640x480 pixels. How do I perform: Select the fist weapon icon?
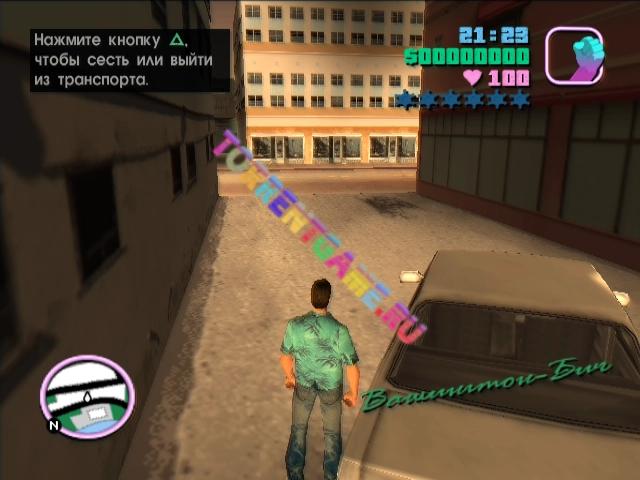pyautogui.click(x=573, y=54)
